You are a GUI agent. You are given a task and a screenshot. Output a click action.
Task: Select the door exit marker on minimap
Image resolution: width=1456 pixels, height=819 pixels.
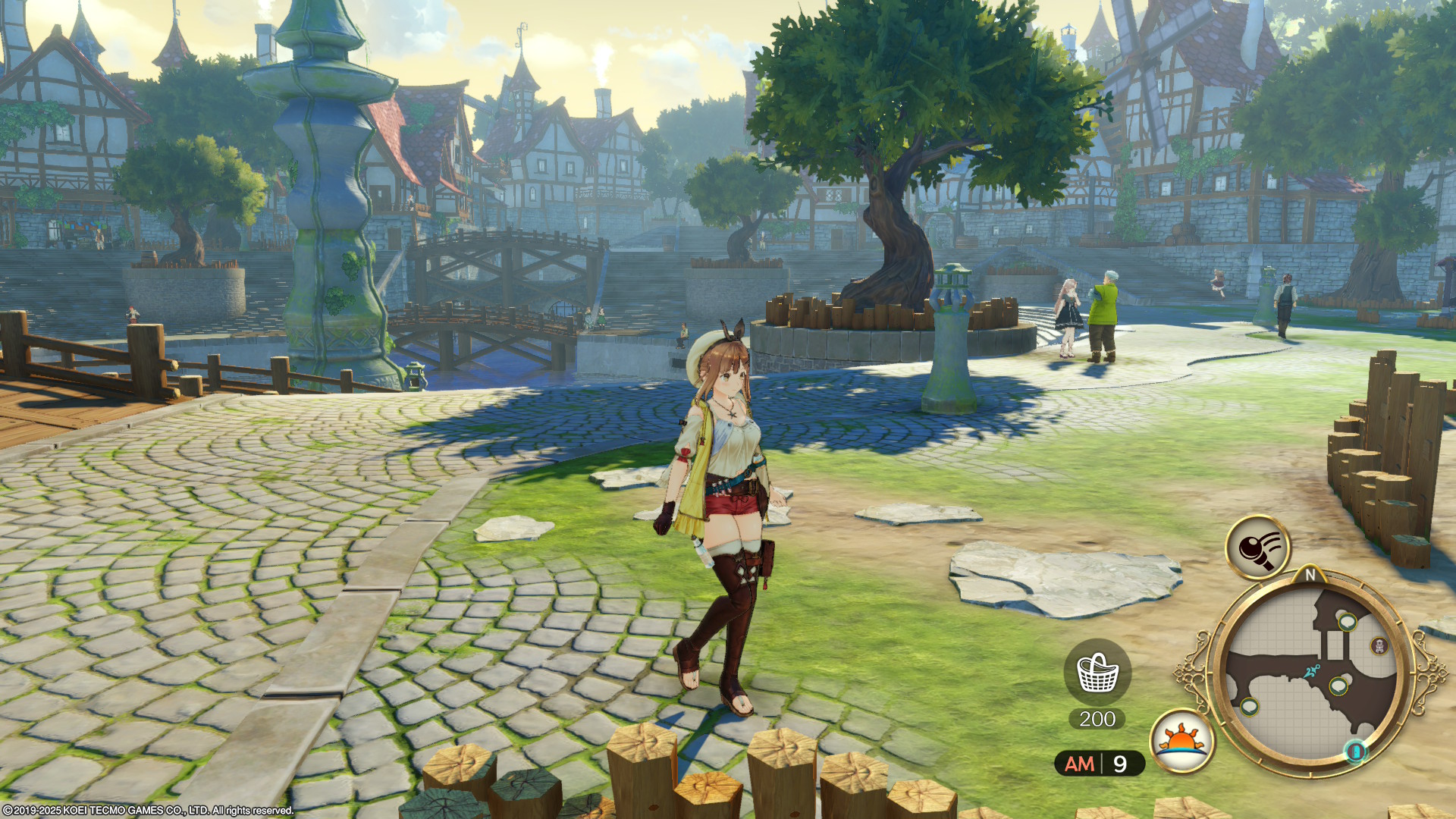click(x=1356, y=751)
